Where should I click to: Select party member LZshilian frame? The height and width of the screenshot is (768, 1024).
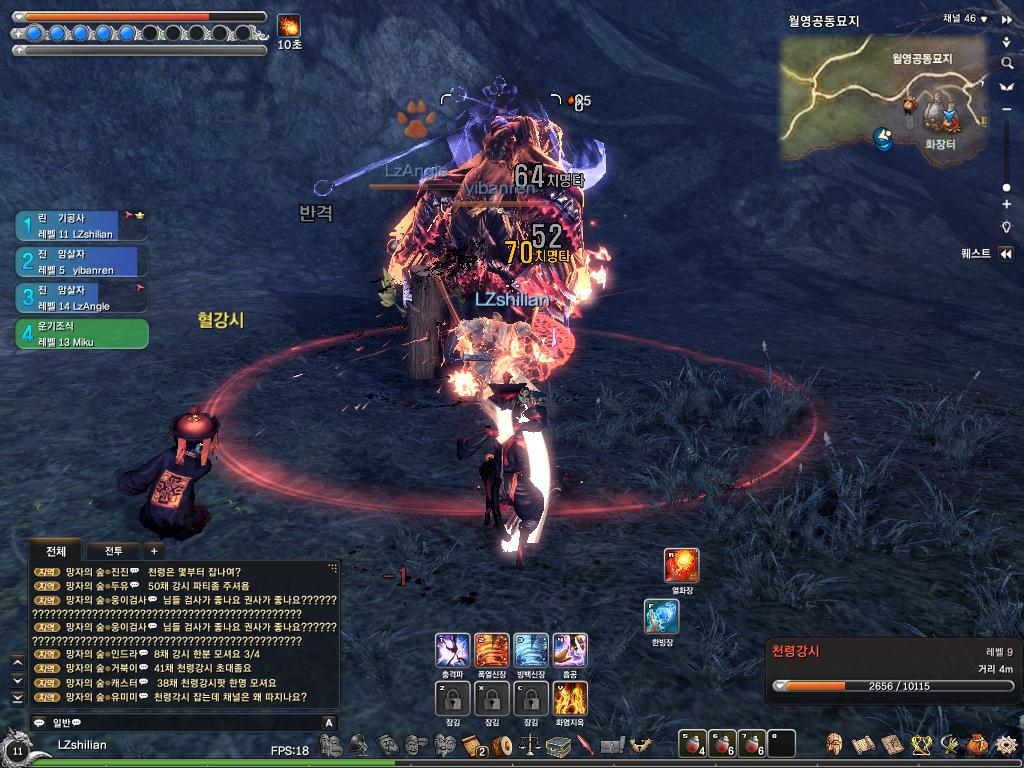click(x=82, y=226)
